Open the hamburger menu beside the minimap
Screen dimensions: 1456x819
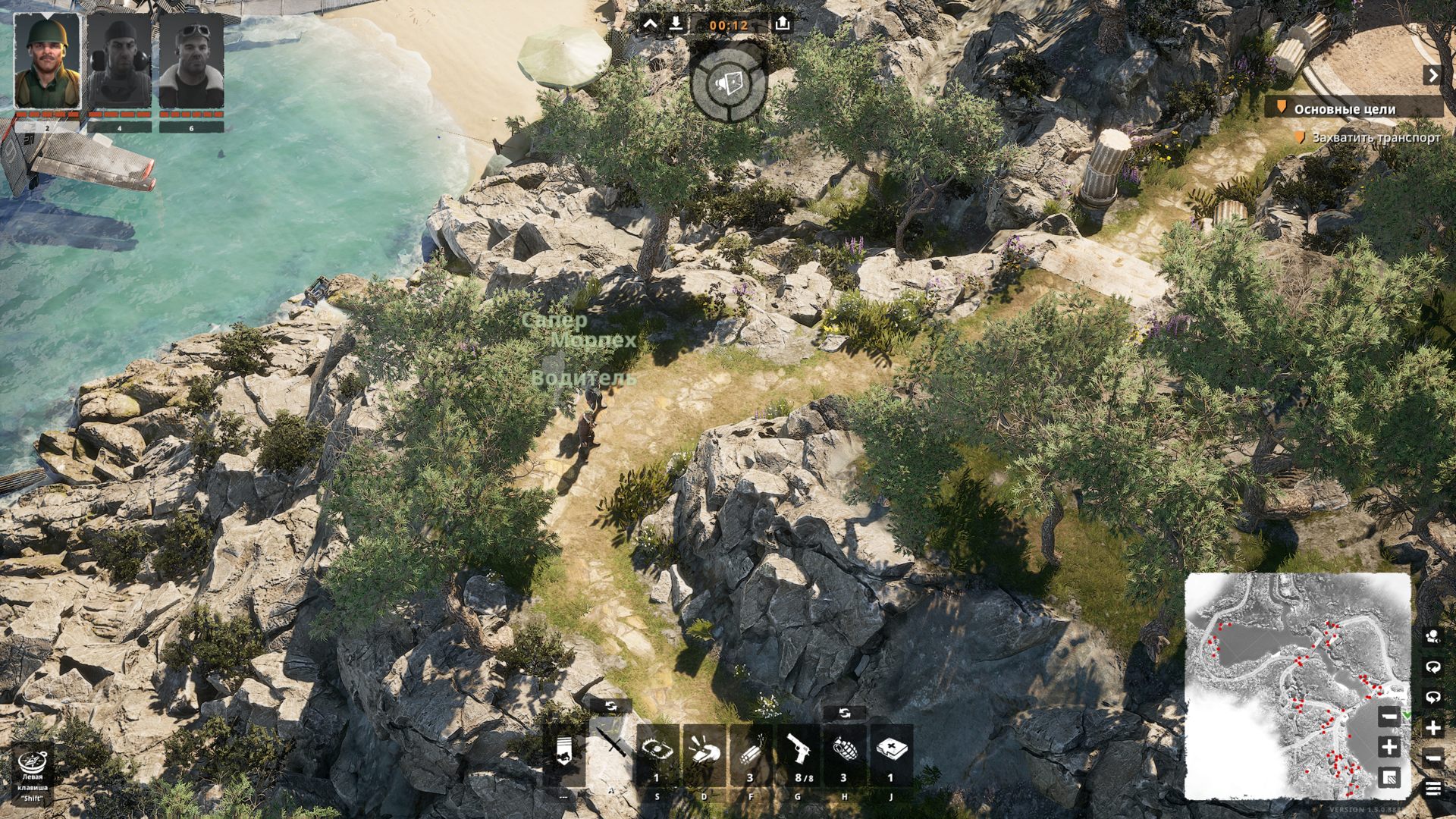point(1432,789)
